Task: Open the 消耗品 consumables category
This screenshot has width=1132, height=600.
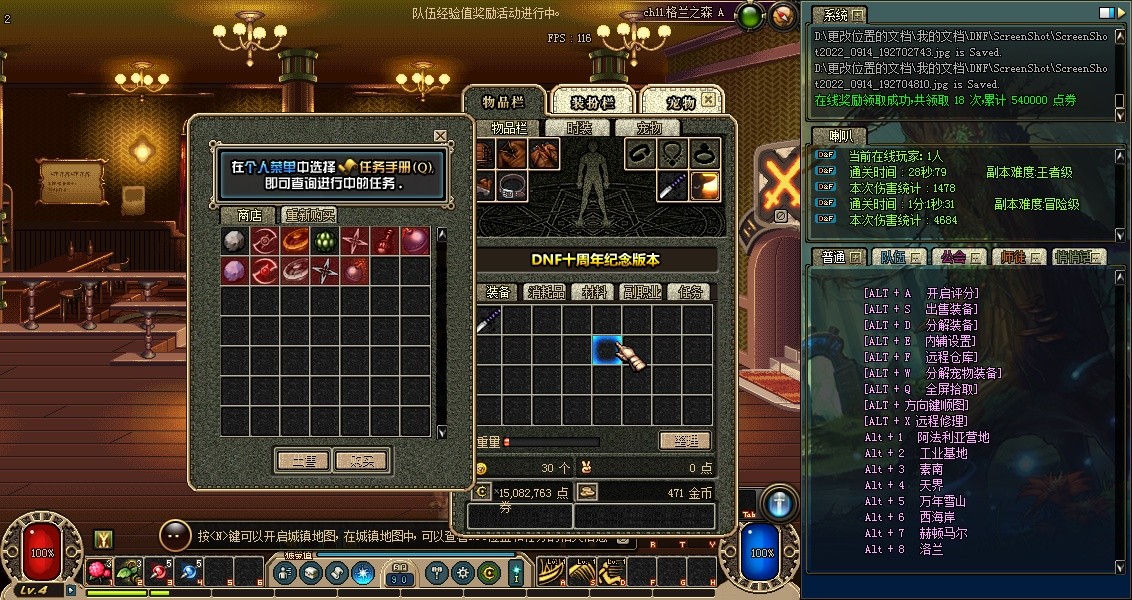Action: (546, 292)
